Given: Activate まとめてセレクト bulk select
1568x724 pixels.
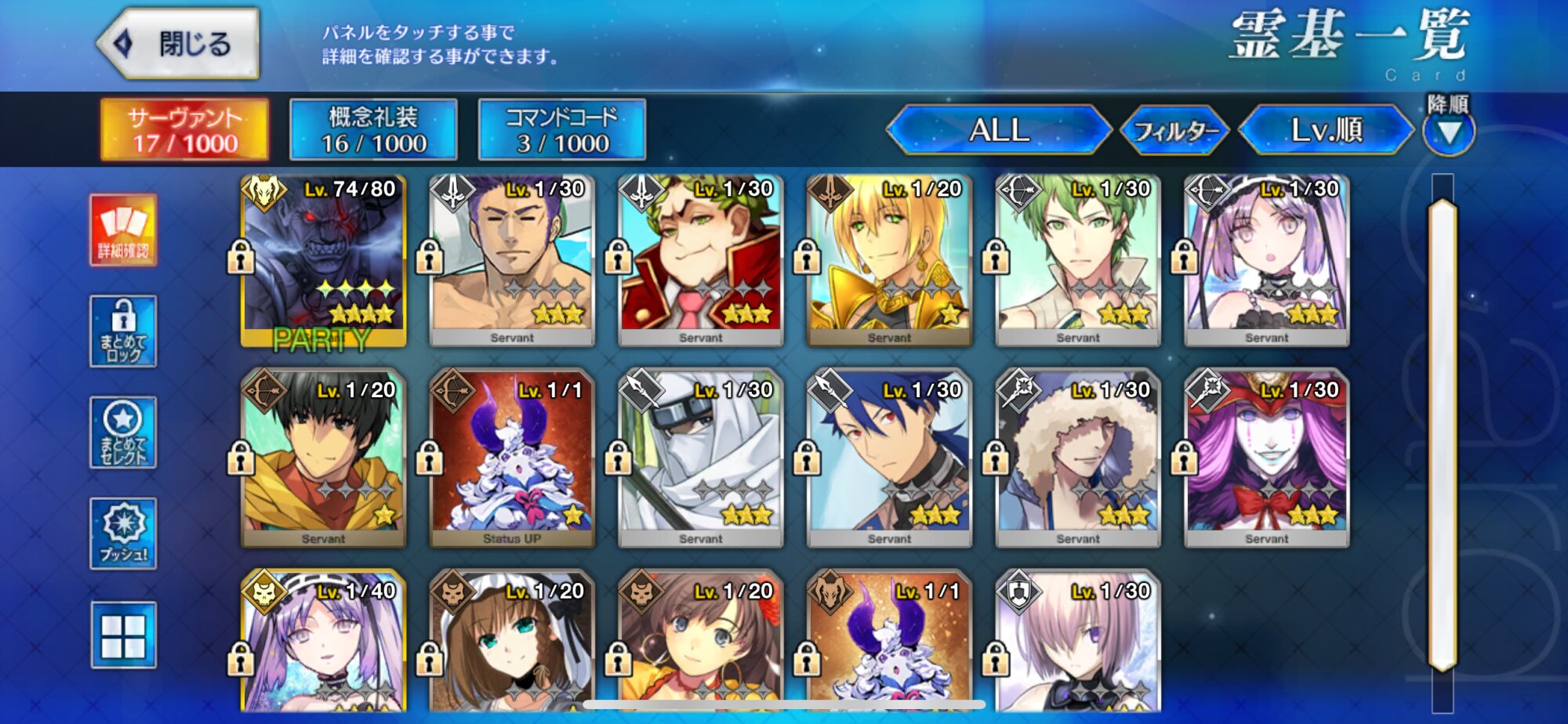Looking at the screenshot, I should pos(123,433).
